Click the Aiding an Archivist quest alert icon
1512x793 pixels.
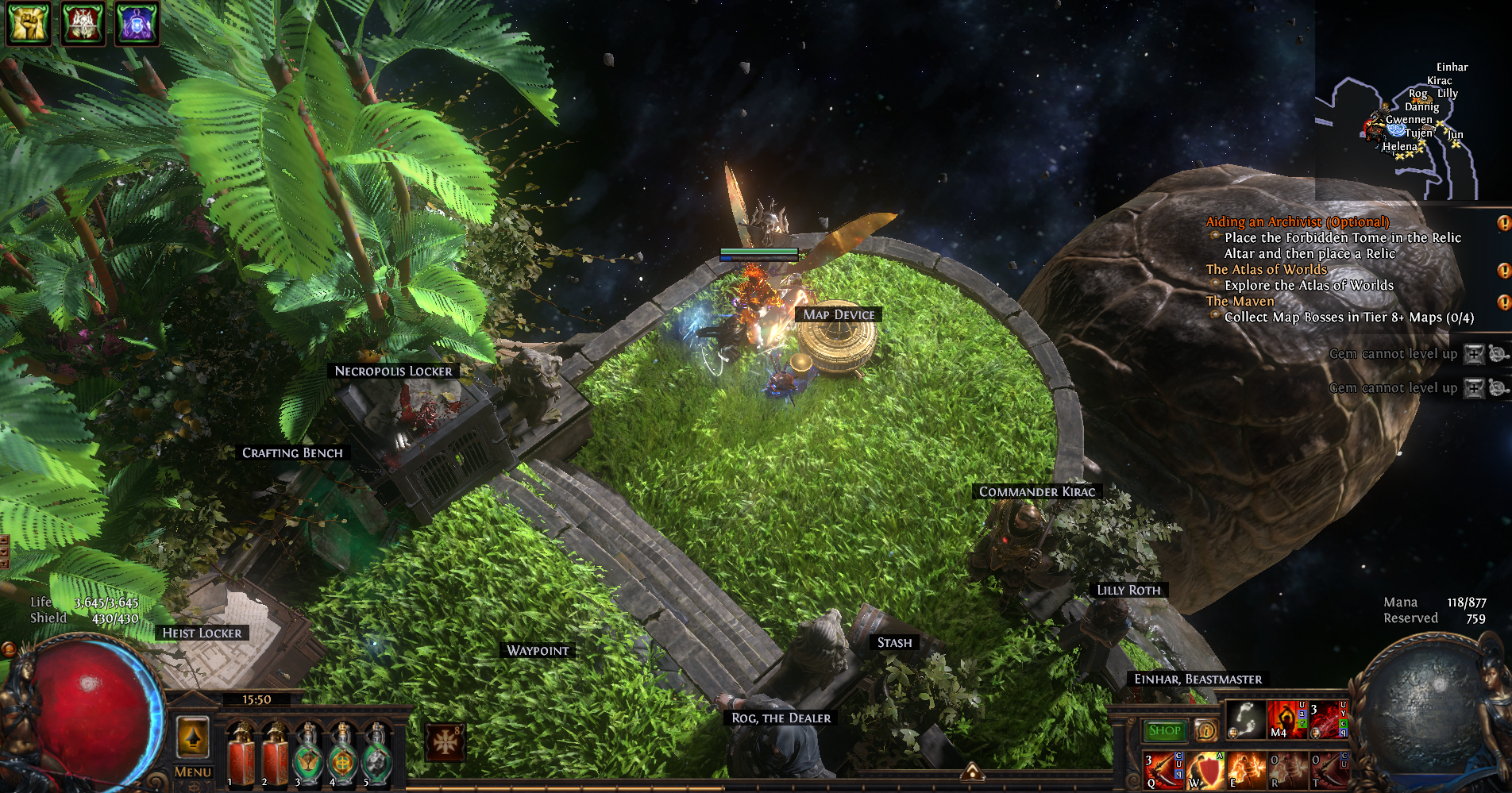(1503, 223)
